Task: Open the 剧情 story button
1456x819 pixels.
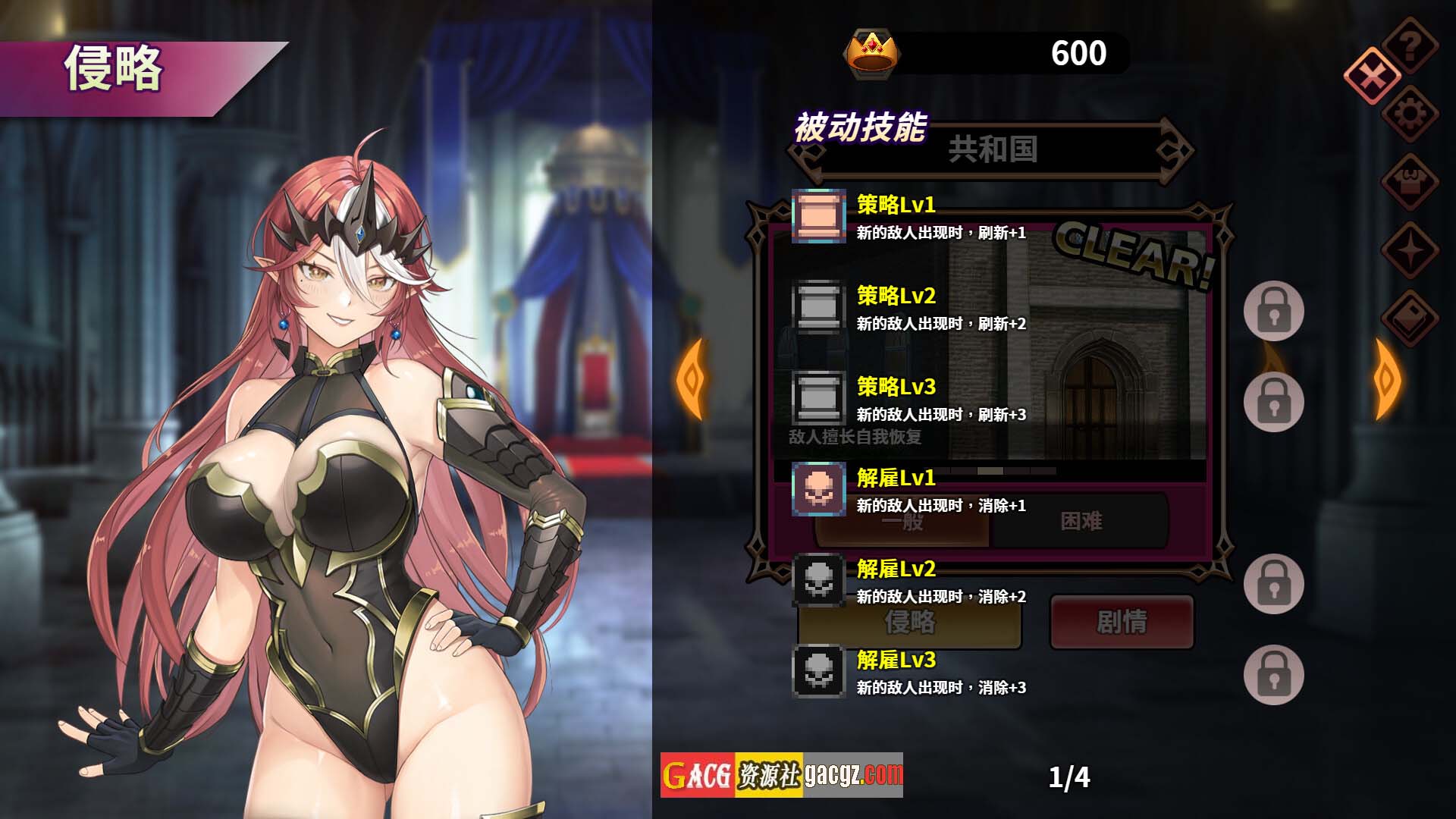Action: (x=1122, y=623)
